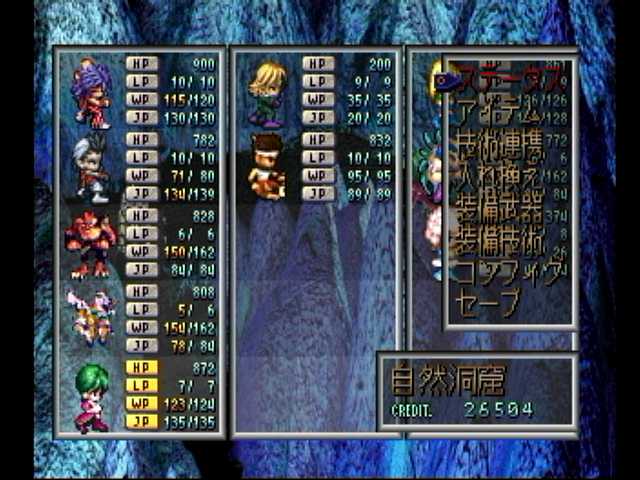This screenshot has width=640, height=480.
Task: Select 装備武器 (equip weapons) entry
Action: coord(500,211)
